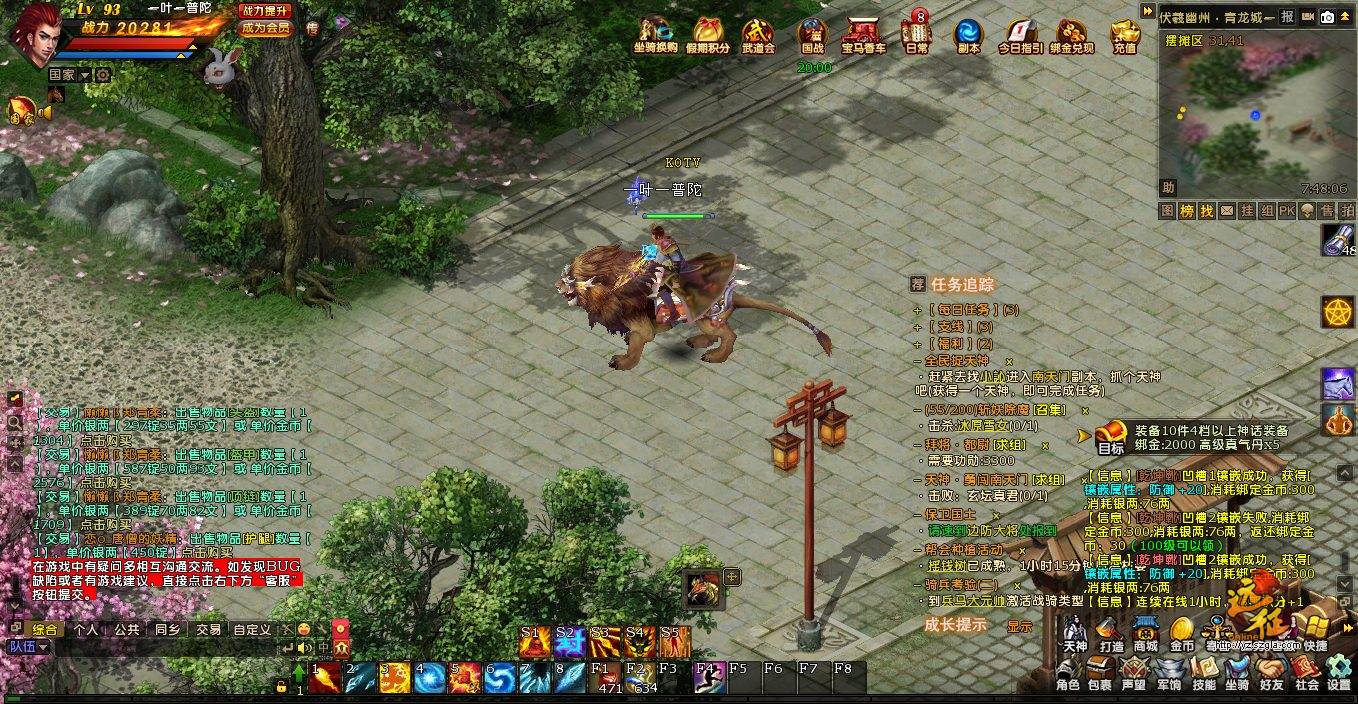Switch chat to the 交易 tab
Screen dimensions: 1358x704
pyautogui.click(x=208, y=630)
